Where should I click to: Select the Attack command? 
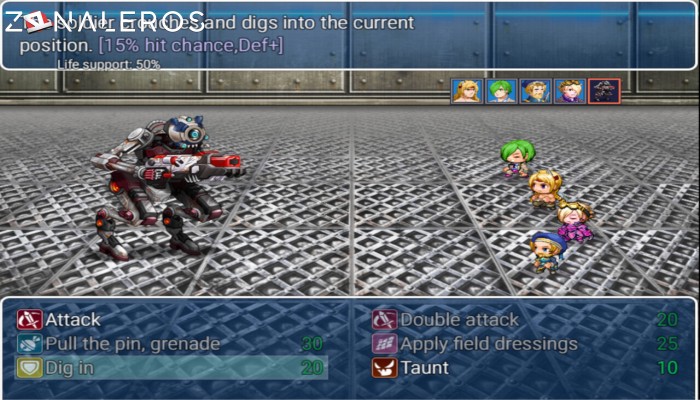pyautogui.click(x=73, y=320)
